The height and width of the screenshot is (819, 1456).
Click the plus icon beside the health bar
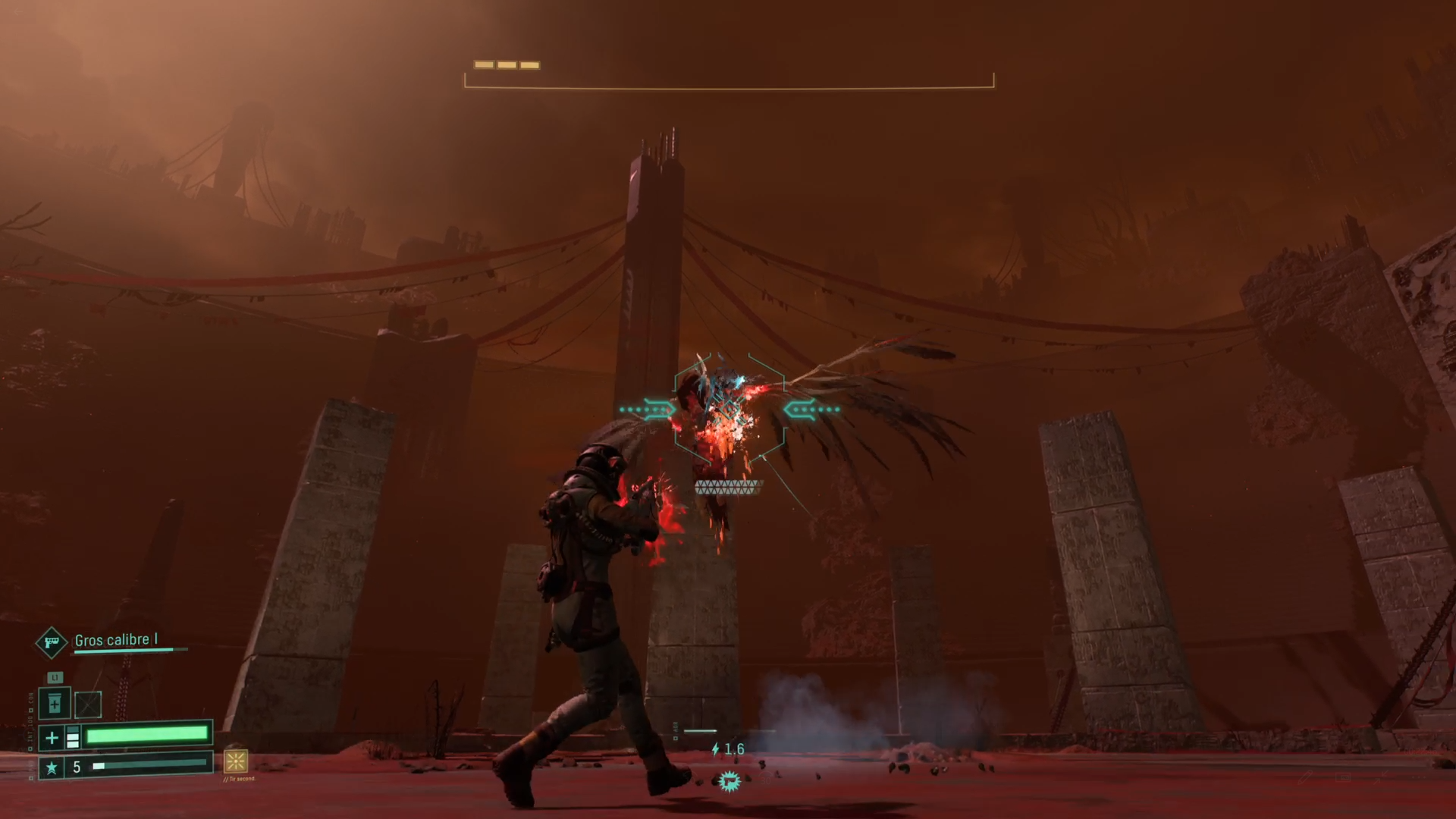52,737
